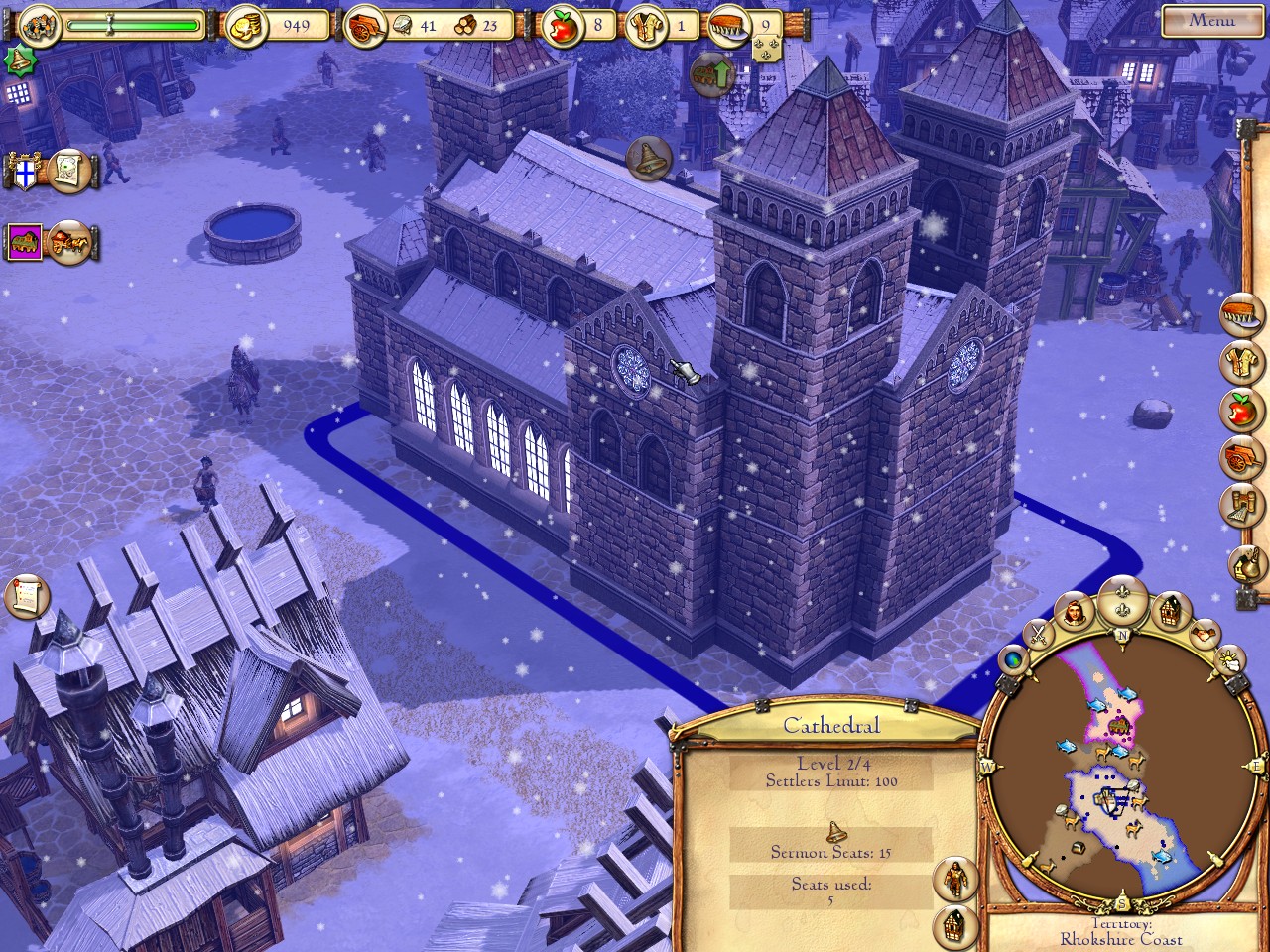
Task: Open the Menu button
Action: (x=1211, y=20)
